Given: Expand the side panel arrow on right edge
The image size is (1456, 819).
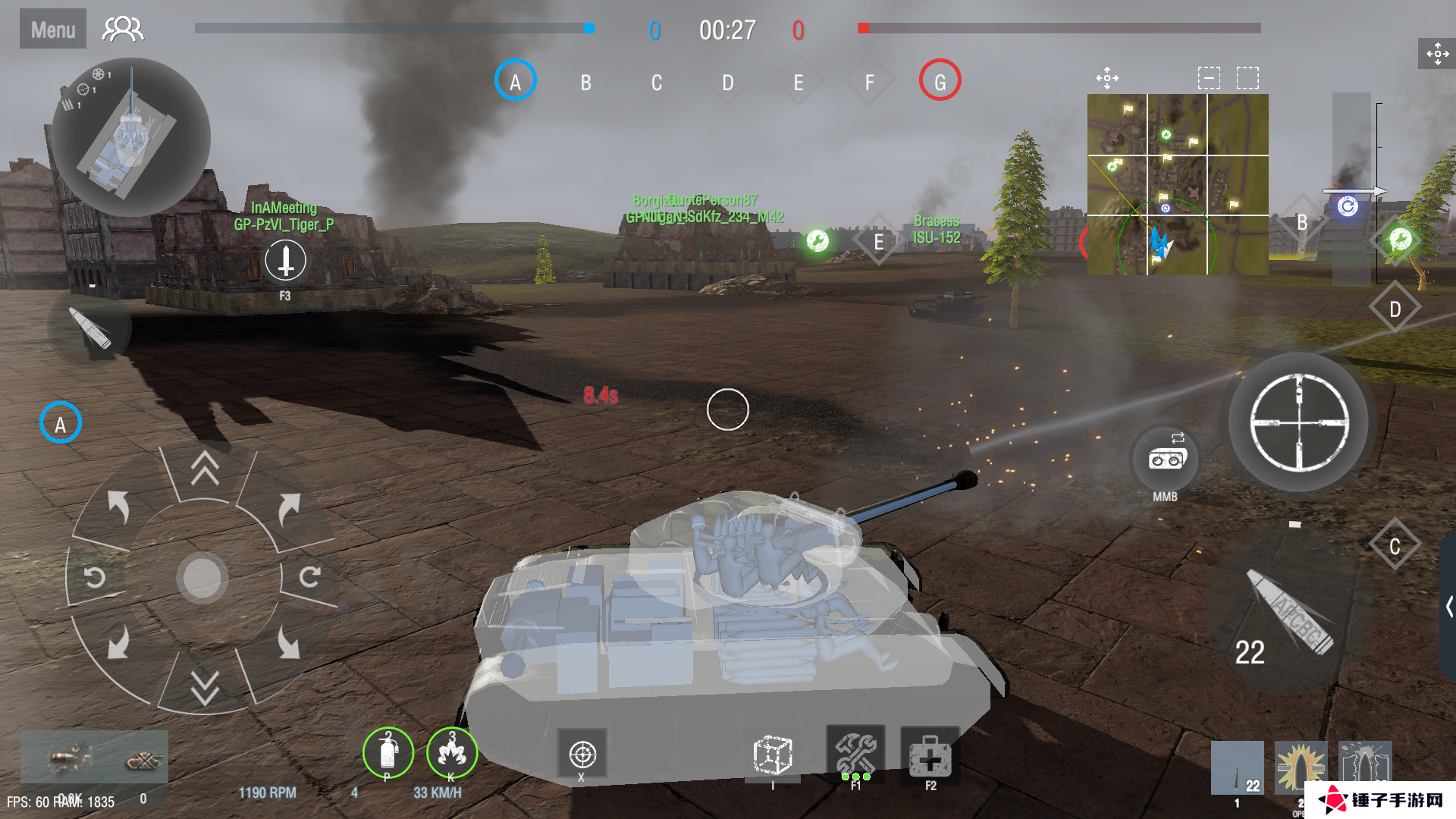Looking at the screenshot, I should [x=1448, y=607].
